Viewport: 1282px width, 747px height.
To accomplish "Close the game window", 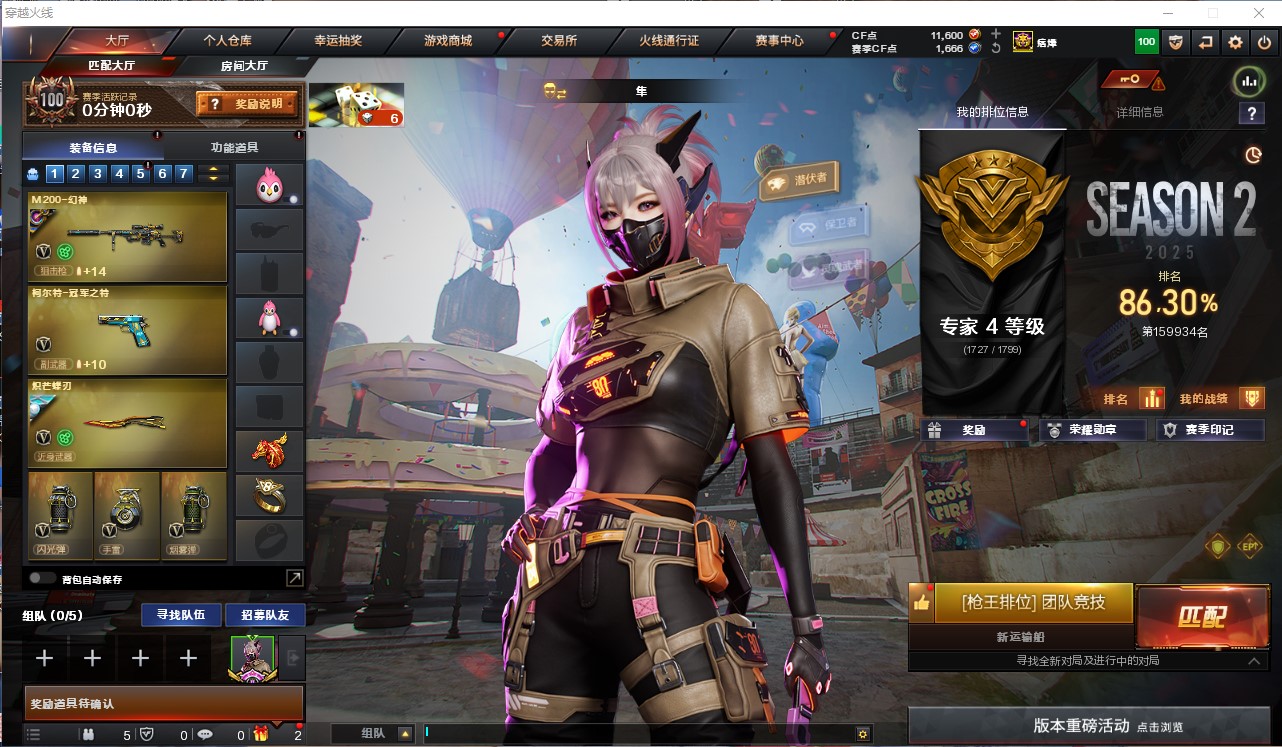I will click(1257, 13).
